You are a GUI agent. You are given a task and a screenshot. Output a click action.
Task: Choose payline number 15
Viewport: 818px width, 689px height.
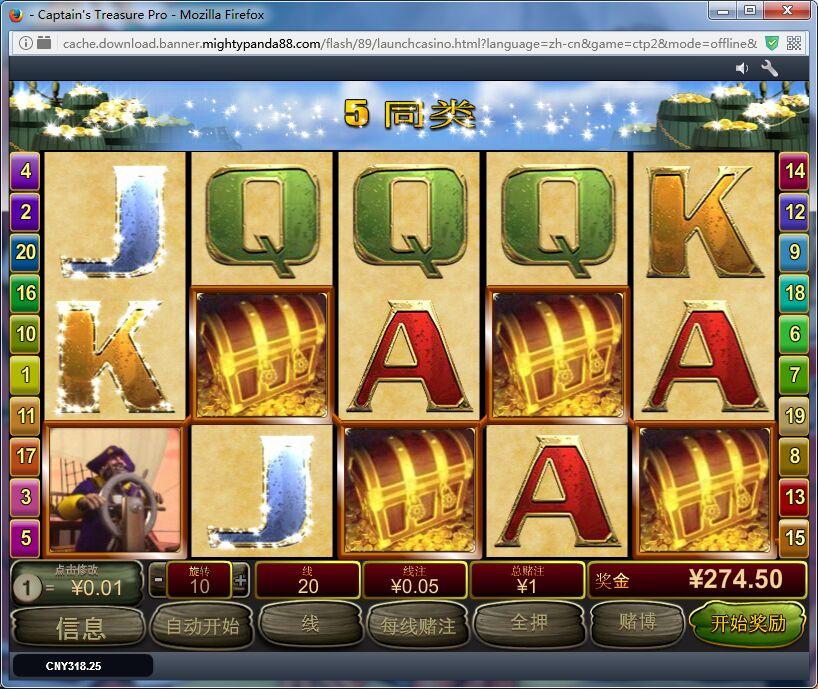(x=794, y=537)
